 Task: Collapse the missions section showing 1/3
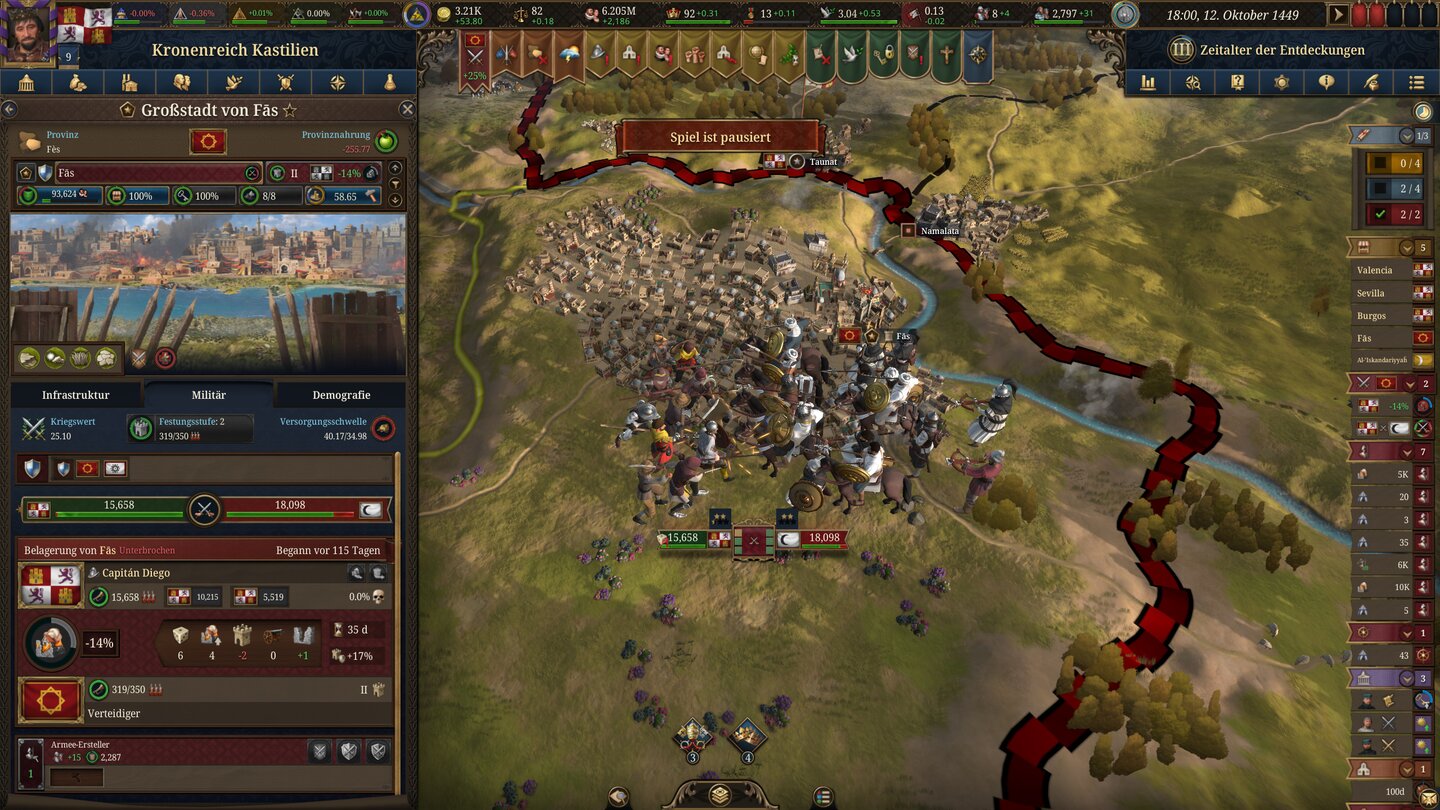[x=1406, y=135]
